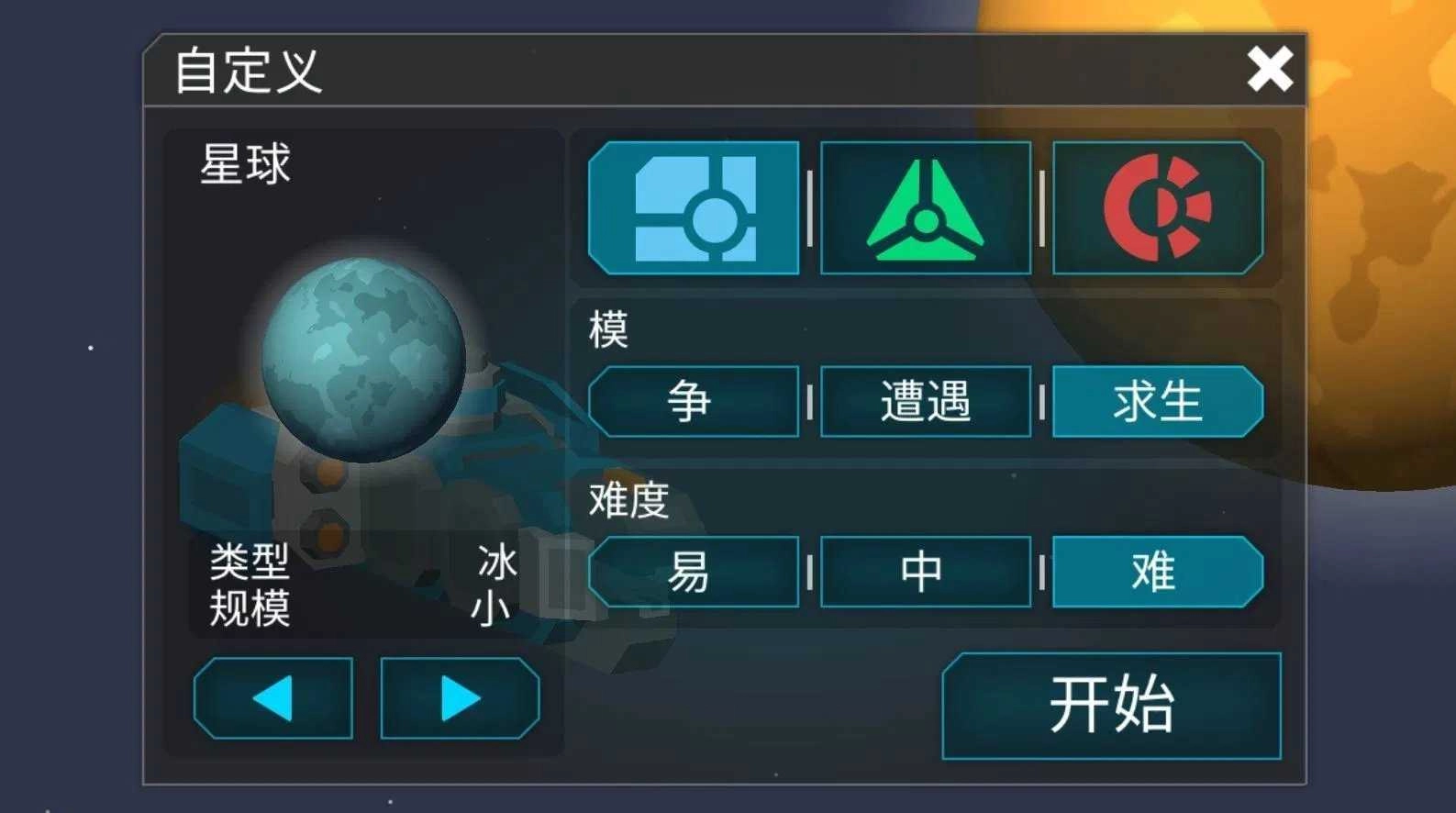1456x813 pixels.
Task: Select 难 hard difficulty
Action: click(1158, 571)
